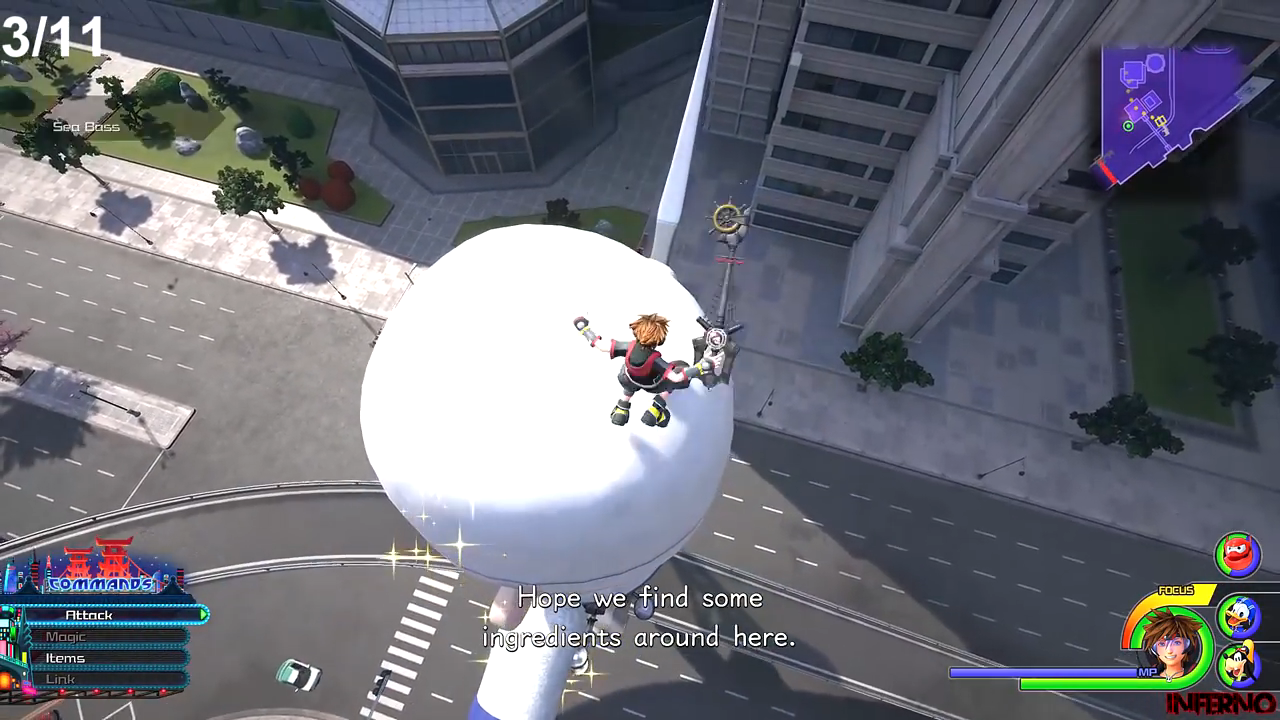Select Donald's party portrait
This screenshot has width=1280, height=720.
[1238, 615]
